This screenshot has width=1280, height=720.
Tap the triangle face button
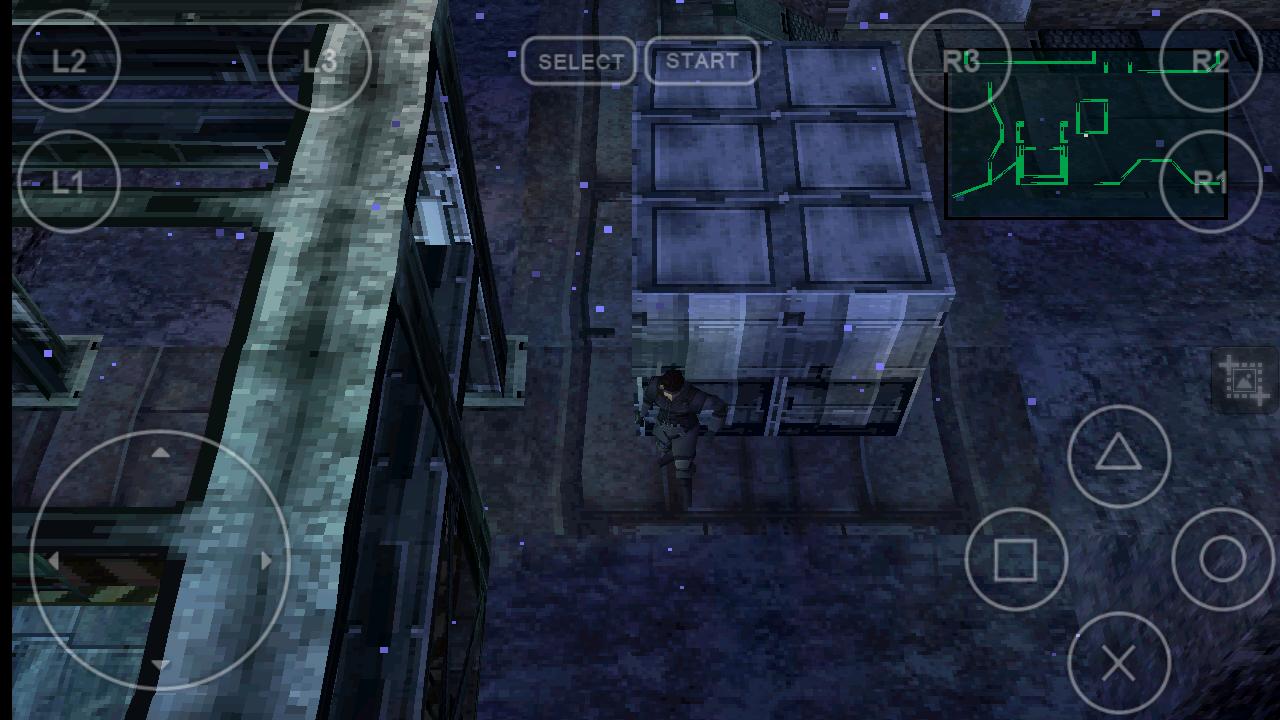point(1119,456)
